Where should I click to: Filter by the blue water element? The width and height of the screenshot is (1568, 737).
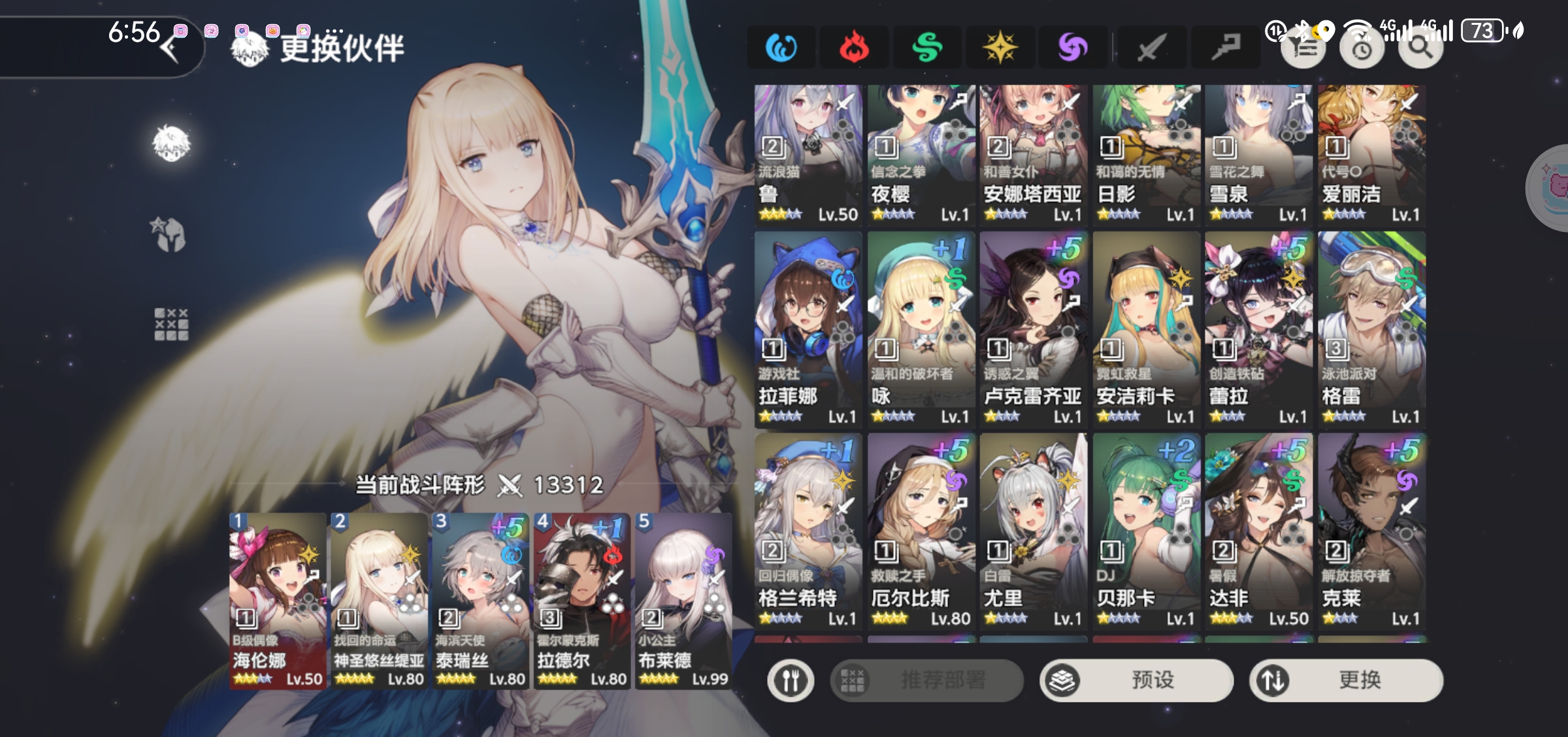(781, 47)
